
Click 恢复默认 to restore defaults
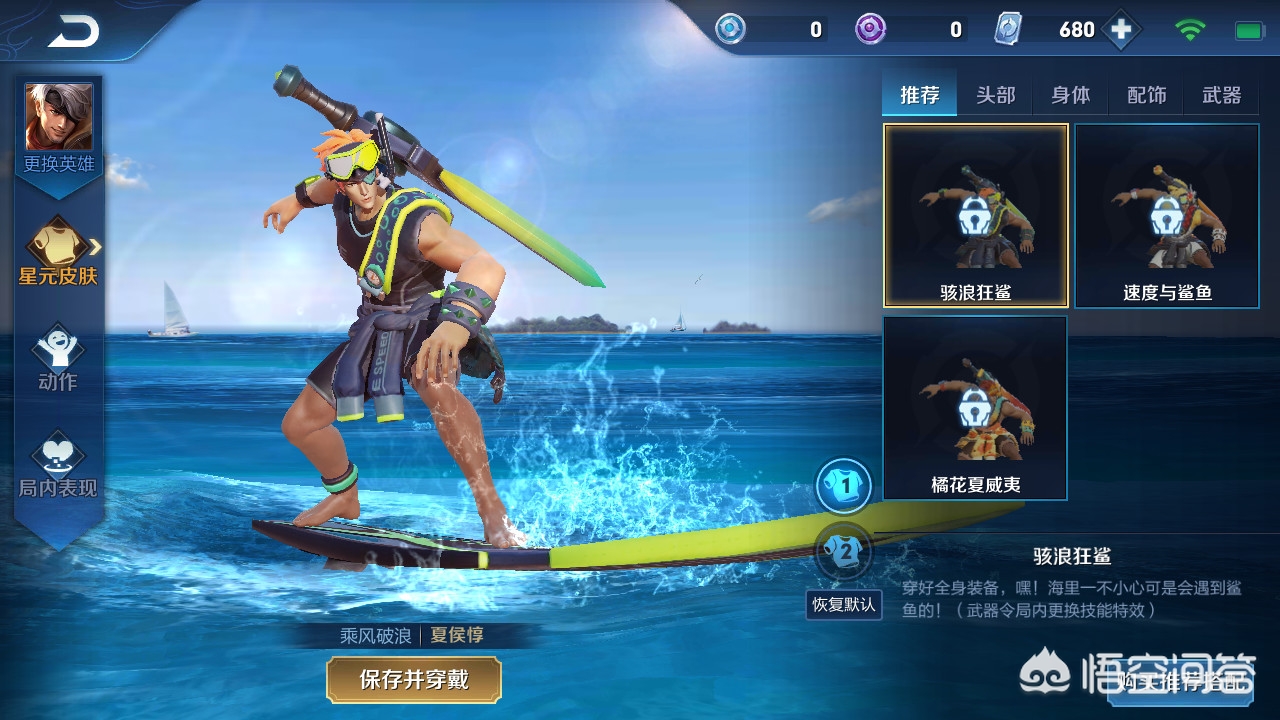pos(844,604)
